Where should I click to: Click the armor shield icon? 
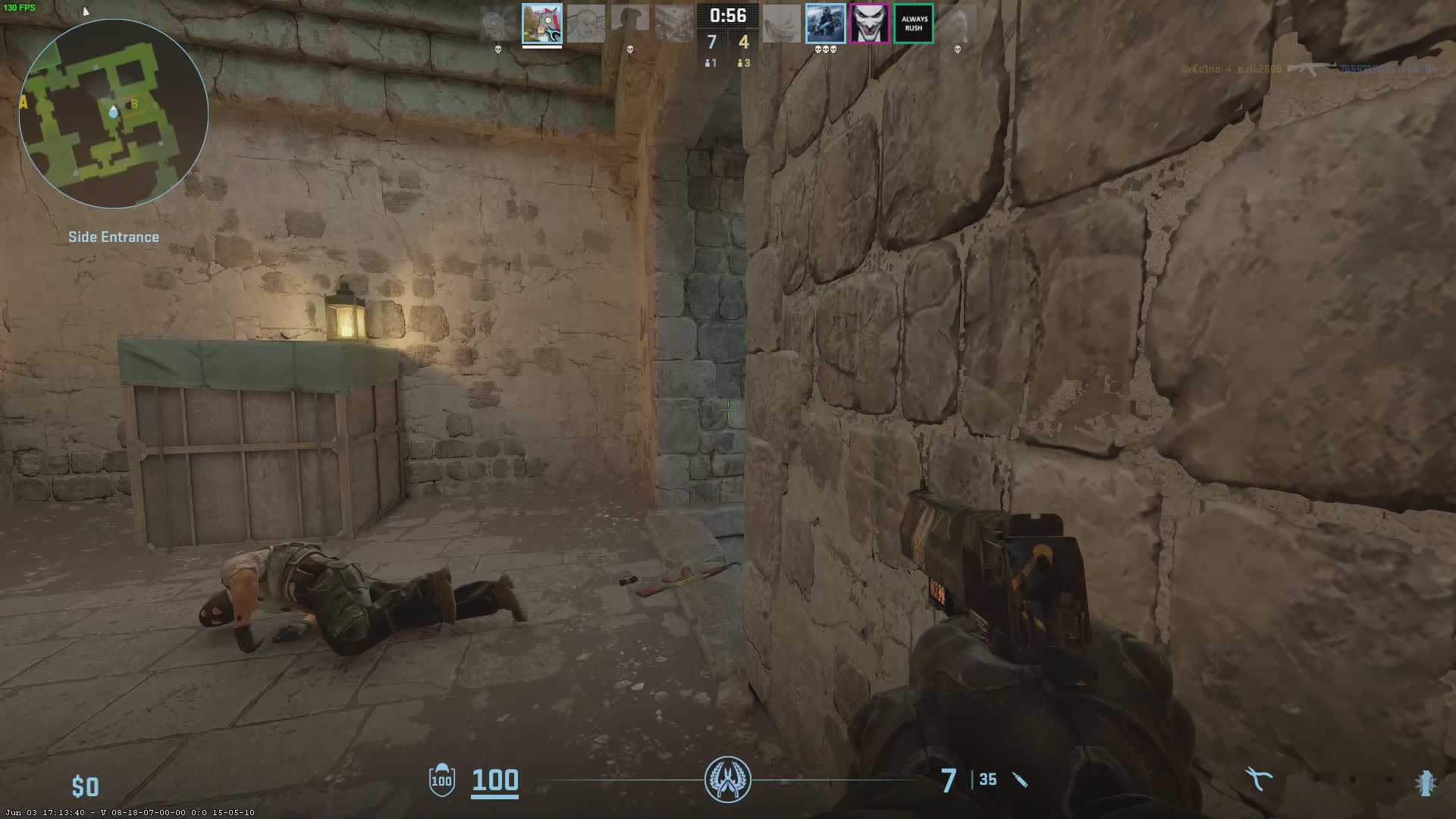(x=441, y=780)
